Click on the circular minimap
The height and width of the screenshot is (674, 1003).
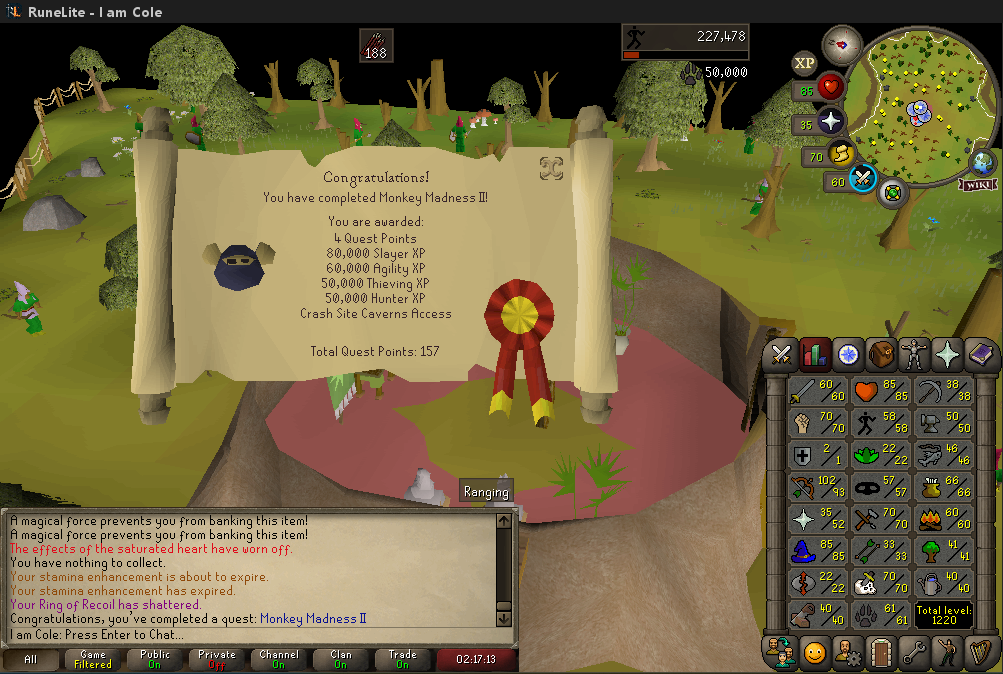pos(918,108)
